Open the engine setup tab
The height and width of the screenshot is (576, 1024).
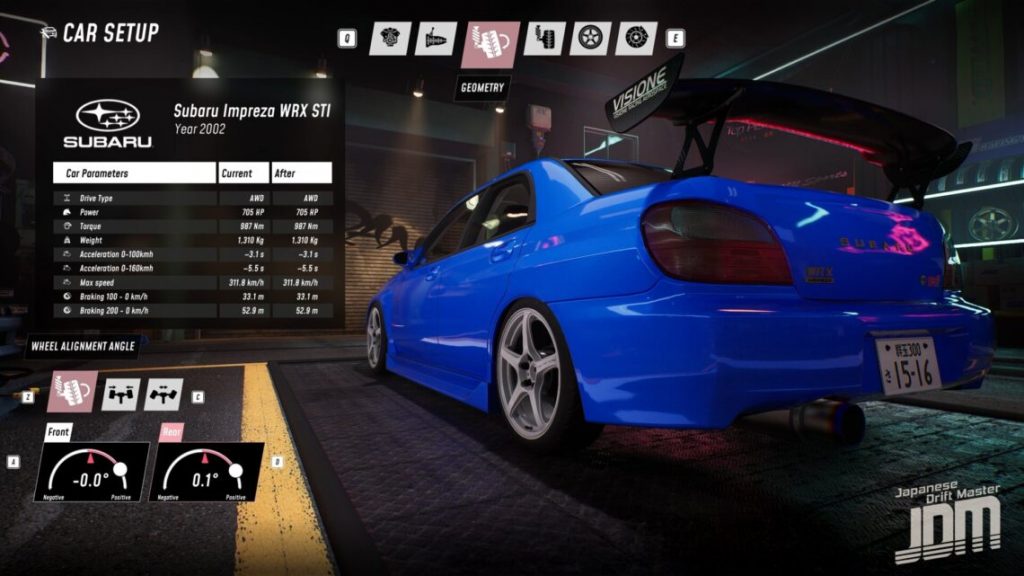389,39
